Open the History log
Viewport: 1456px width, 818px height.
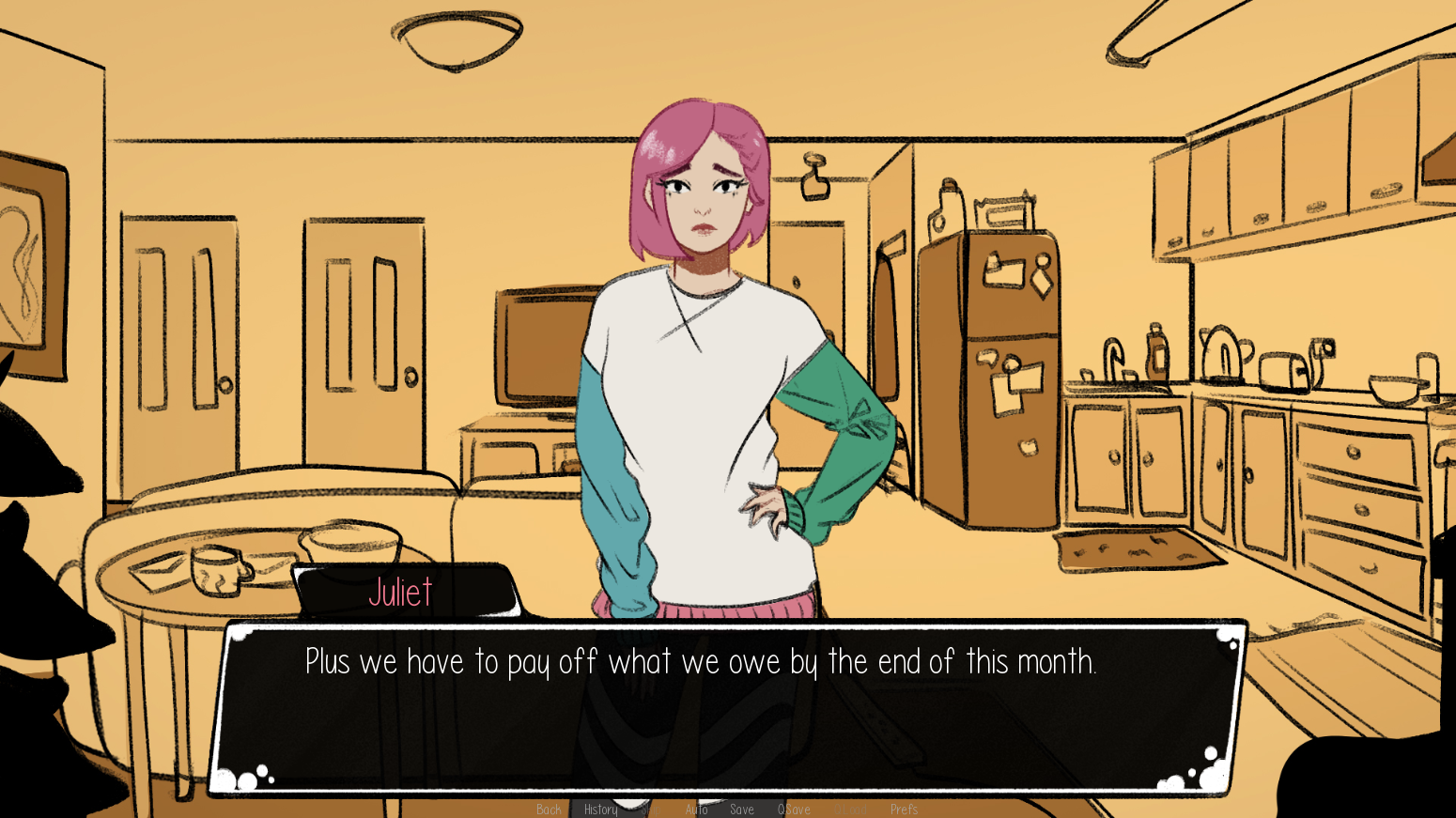(600, 810)
